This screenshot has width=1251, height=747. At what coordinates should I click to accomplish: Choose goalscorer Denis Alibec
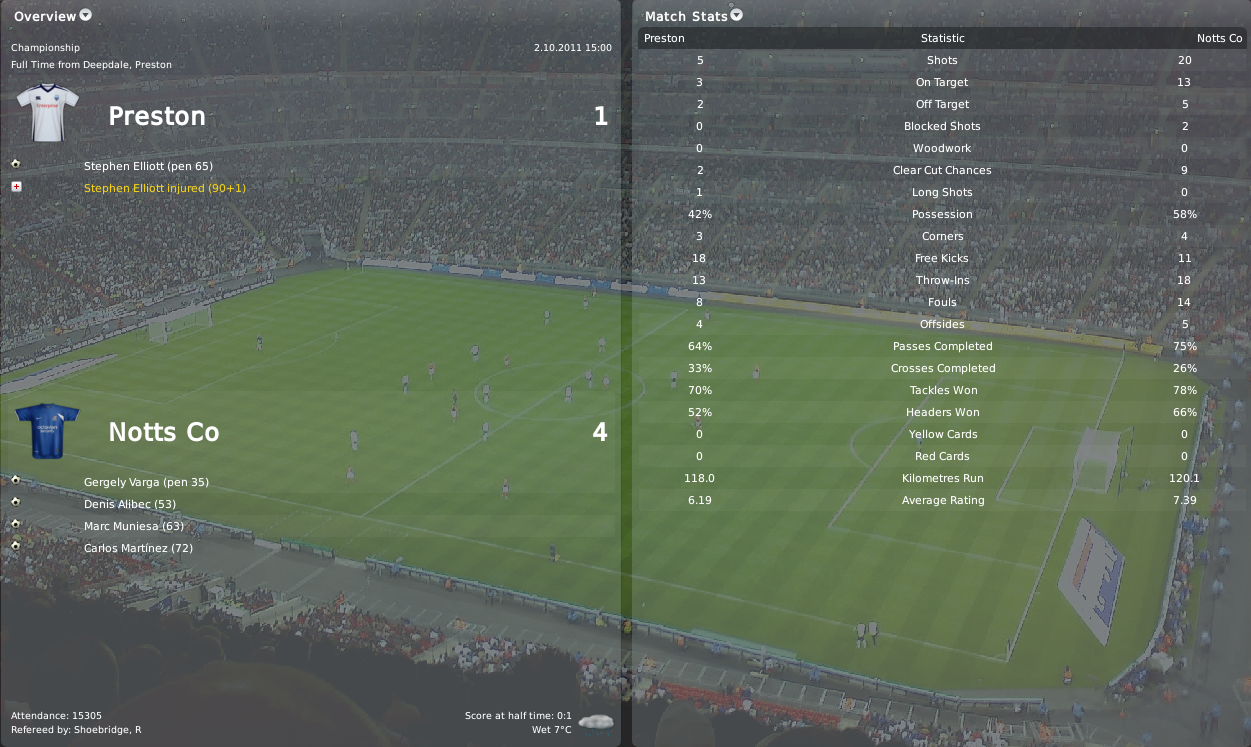tap(130, 504)
